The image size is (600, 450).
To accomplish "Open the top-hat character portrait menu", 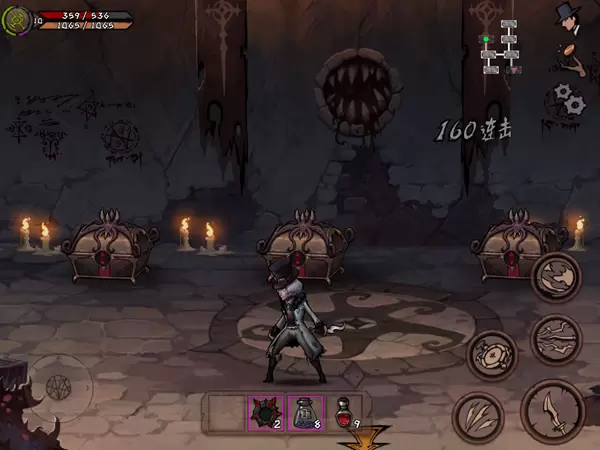I will pyautogui.click(x=569, y=16).
